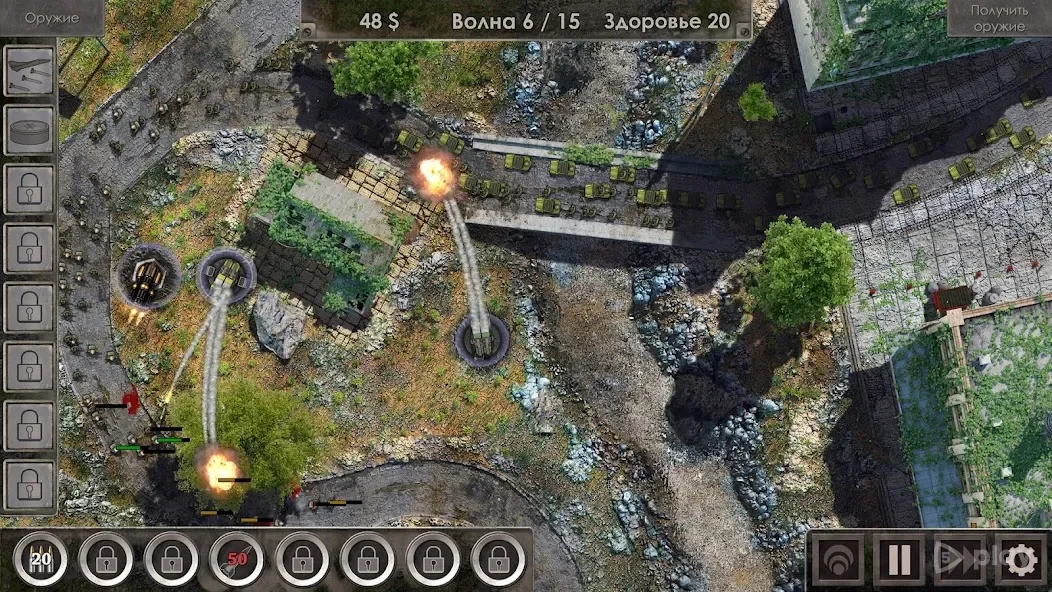Tap the Получить оружие button
1052x592 pixels.
998,18
